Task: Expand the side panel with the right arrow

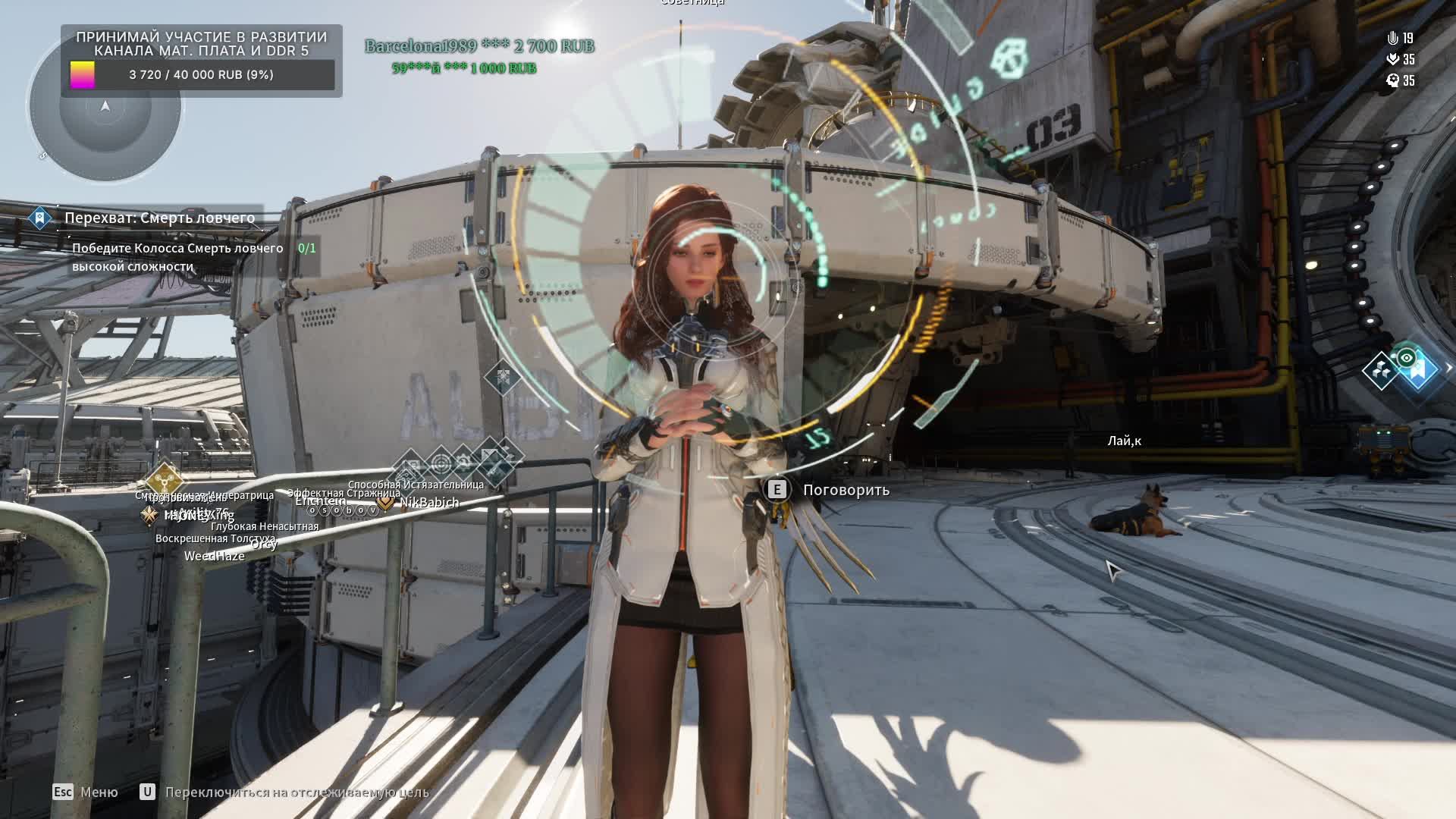Action: [x=1448, y=368]
